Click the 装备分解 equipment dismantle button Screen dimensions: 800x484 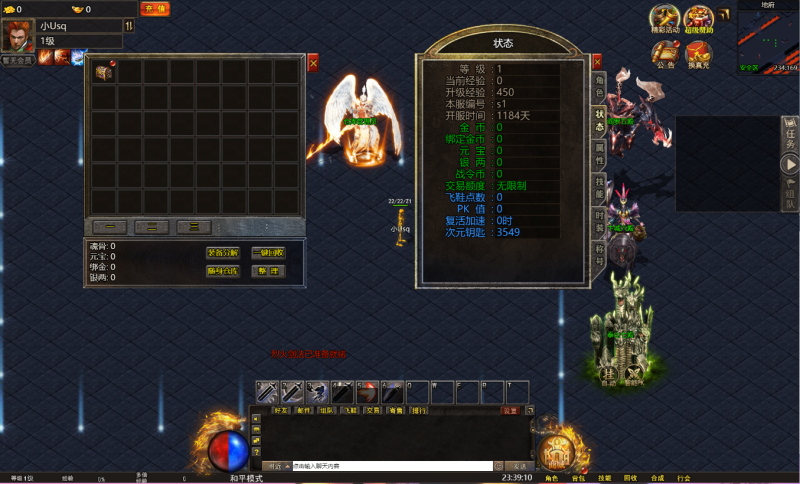pyautogui.click(x=223, y=253)
